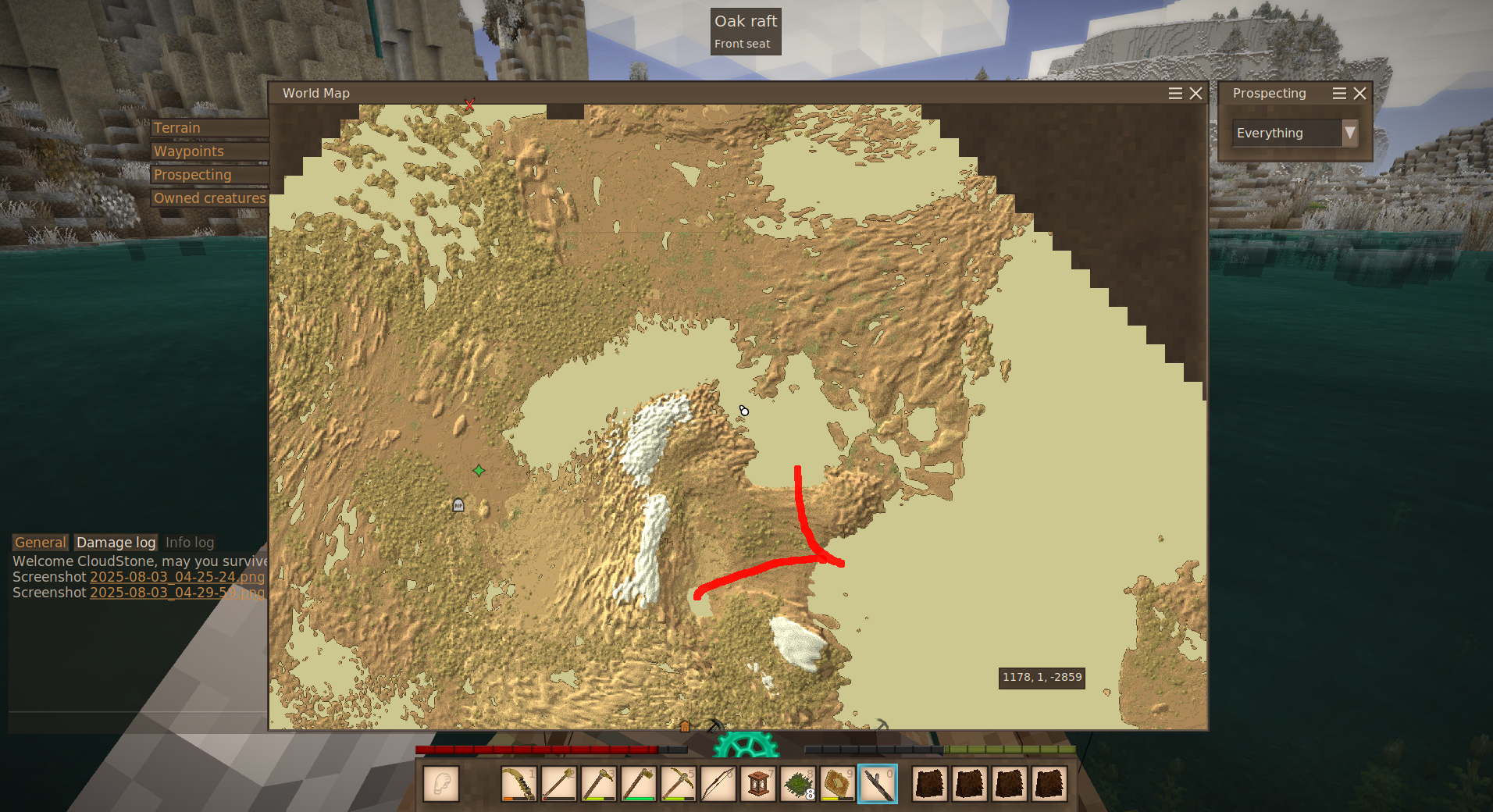Screen dimensions: 1493x812
Task: Select the bow hotbar slot
Action: (x=718, y=784)
